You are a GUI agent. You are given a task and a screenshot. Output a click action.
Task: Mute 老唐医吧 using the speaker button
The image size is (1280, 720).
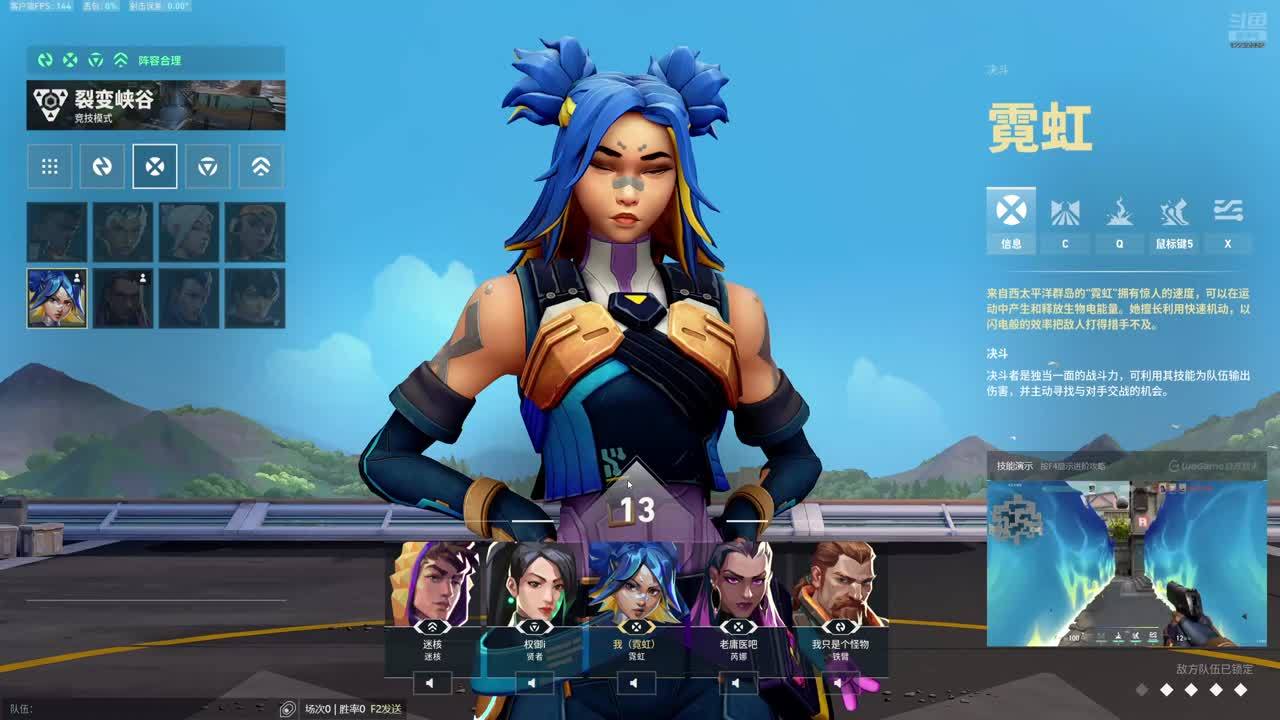[x=738, y=683]
